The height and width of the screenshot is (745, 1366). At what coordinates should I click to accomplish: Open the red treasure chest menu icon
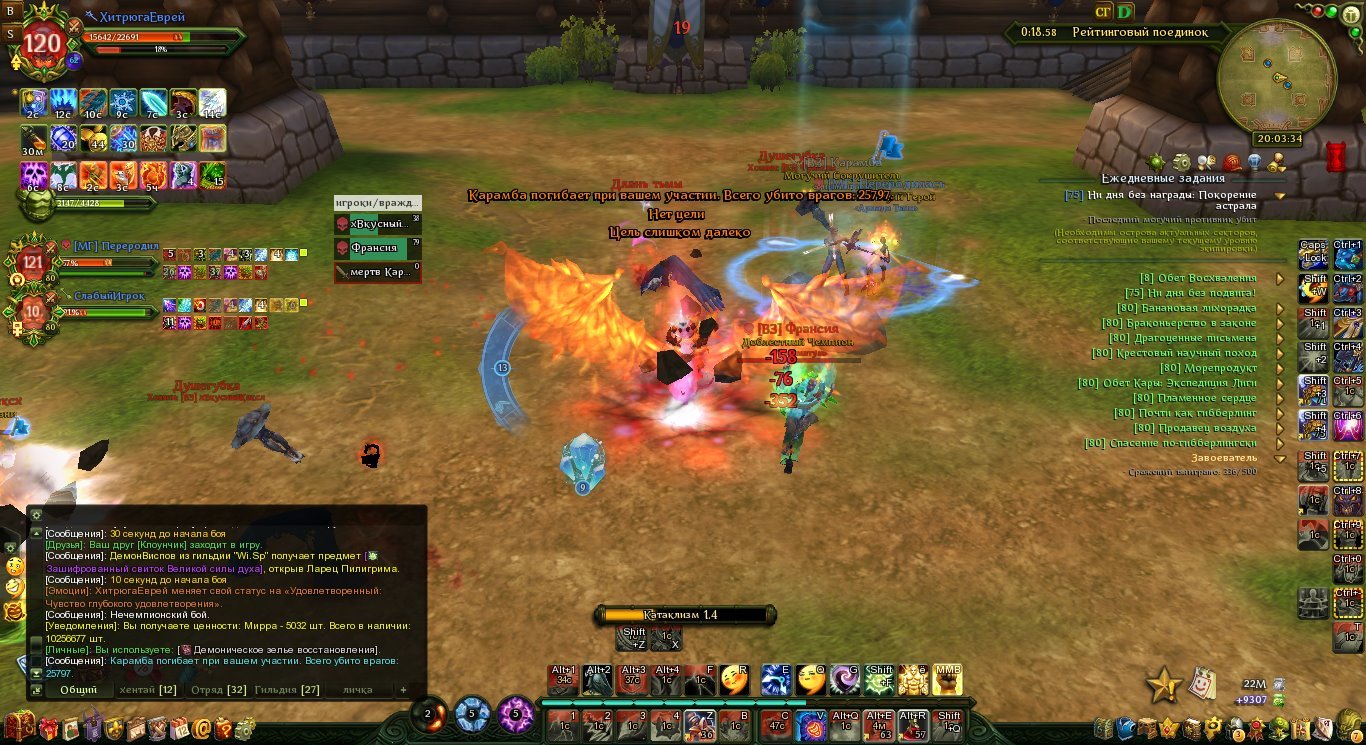(x=18, y=726)
